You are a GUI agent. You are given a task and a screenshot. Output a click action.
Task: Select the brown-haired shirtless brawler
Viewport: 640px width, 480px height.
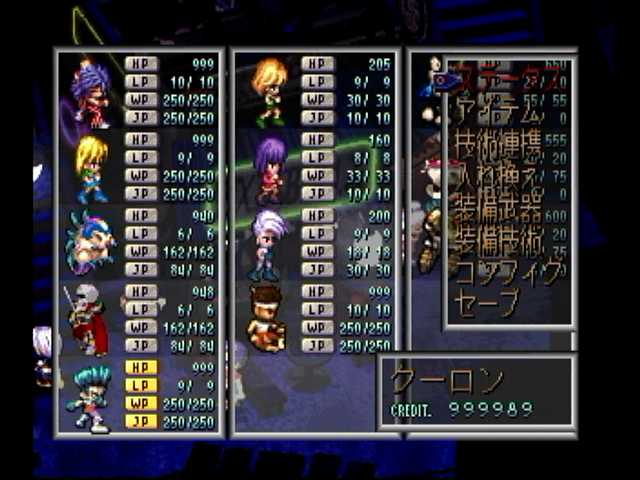[267, 319]
